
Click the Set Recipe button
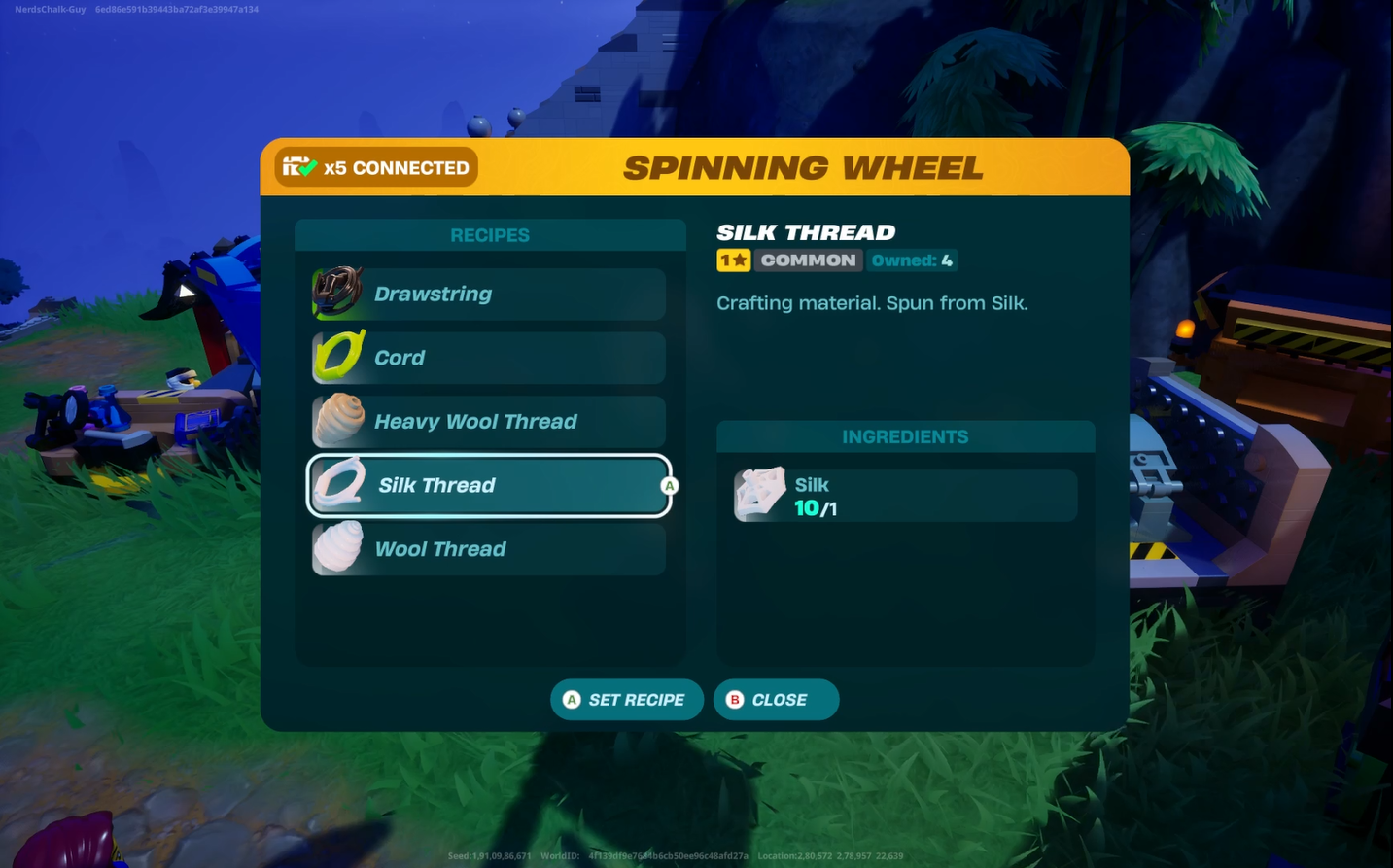pyautogui.click(x=627, y=700)
